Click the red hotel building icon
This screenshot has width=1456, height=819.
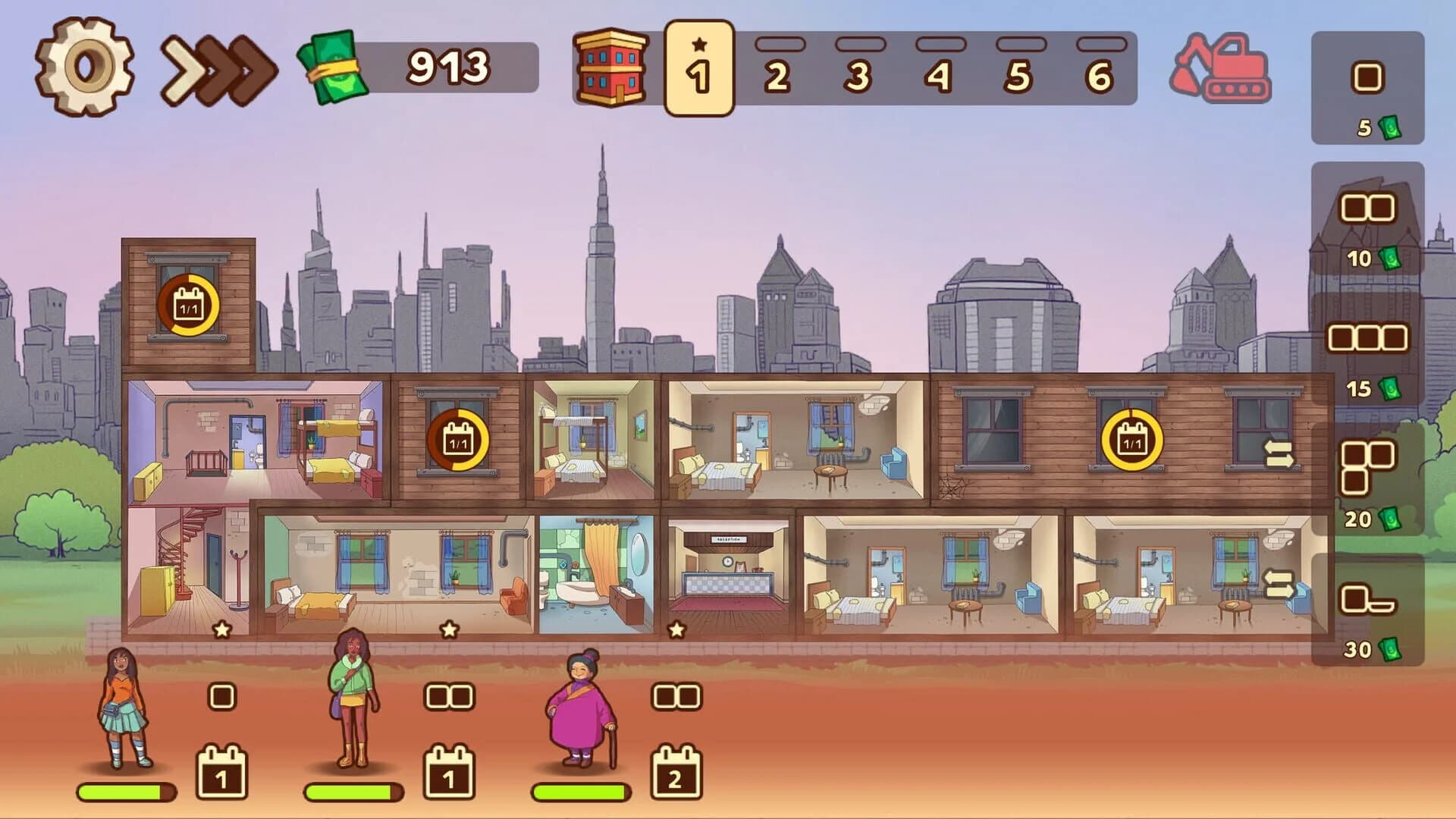pyautogui.click(x=610, y=68)
